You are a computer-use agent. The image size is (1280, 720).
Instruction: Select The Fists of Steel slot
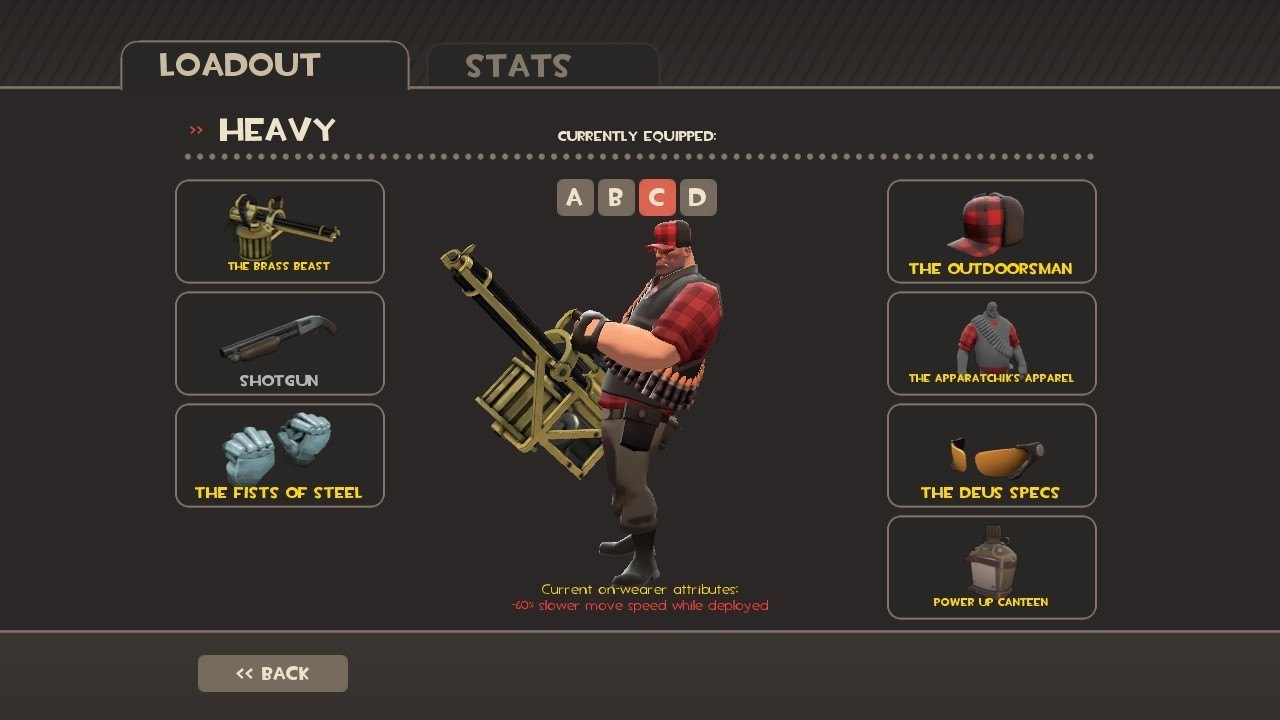point(280,455)
